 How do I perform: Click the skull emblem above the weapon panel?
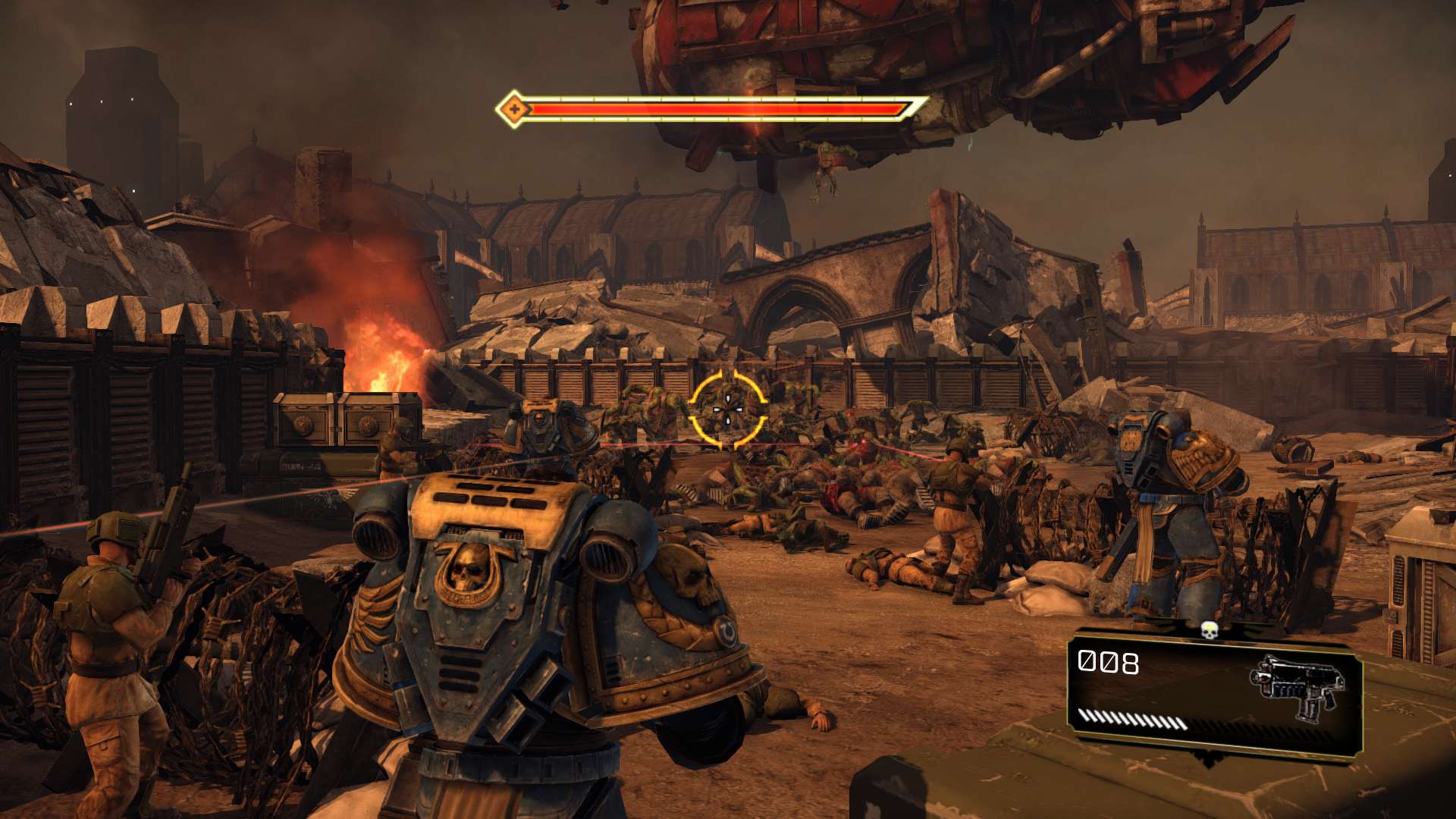[1210, 629]
